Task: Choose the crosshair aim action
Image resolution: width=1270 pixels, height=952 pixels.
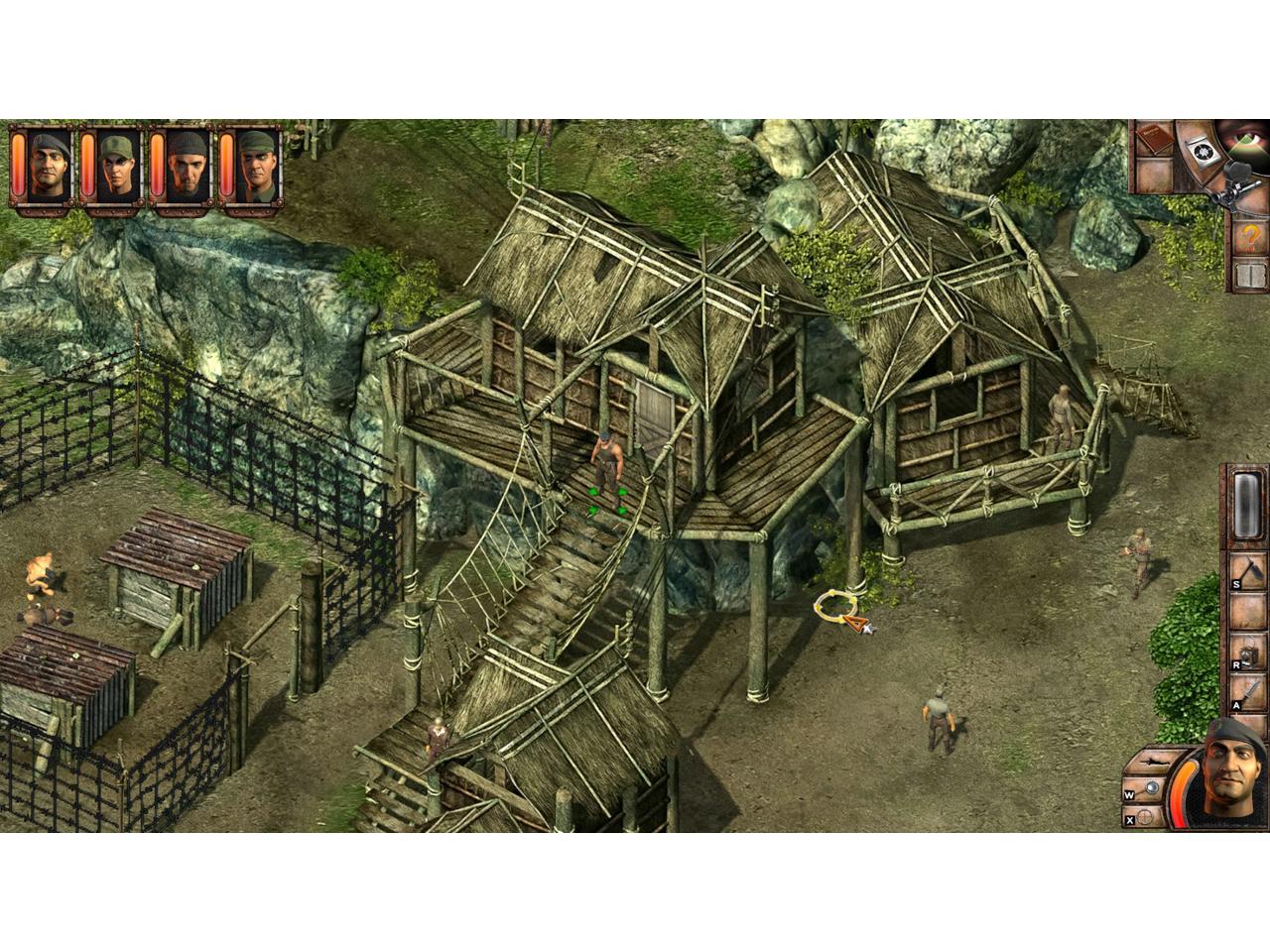Action: point(1146,818)
